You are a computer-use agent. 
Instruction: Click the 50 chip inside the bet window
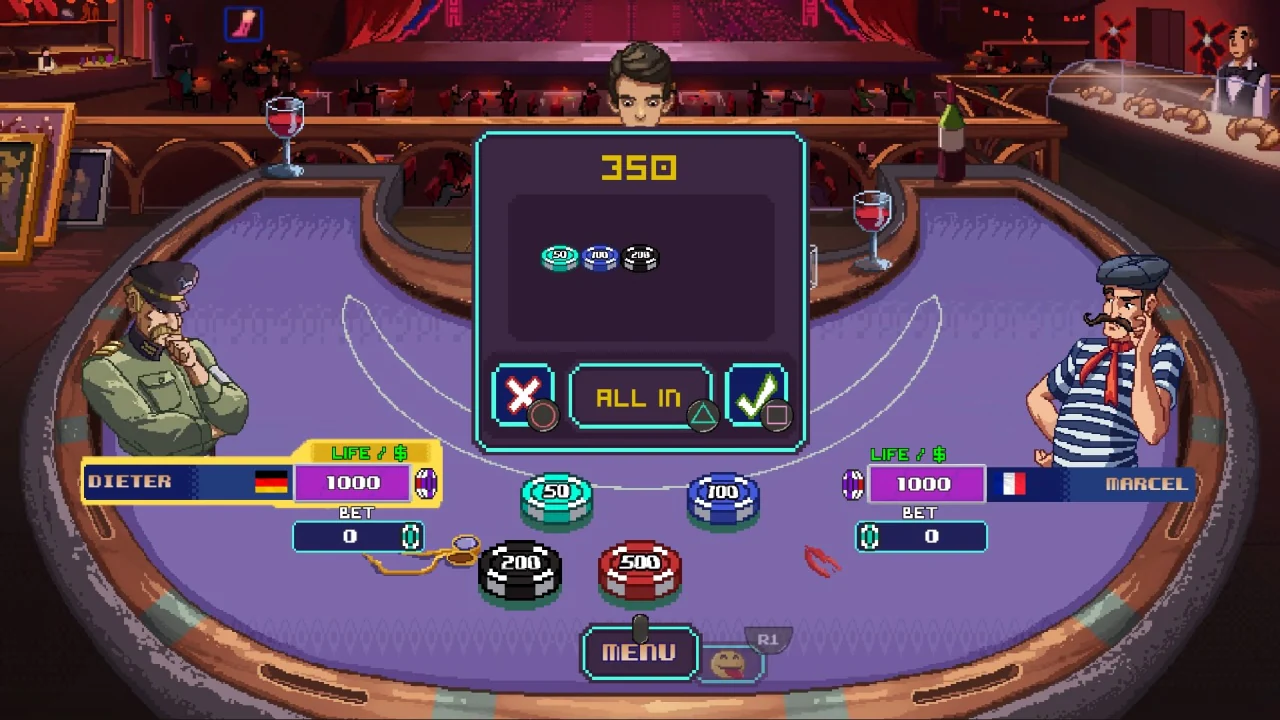559,257
